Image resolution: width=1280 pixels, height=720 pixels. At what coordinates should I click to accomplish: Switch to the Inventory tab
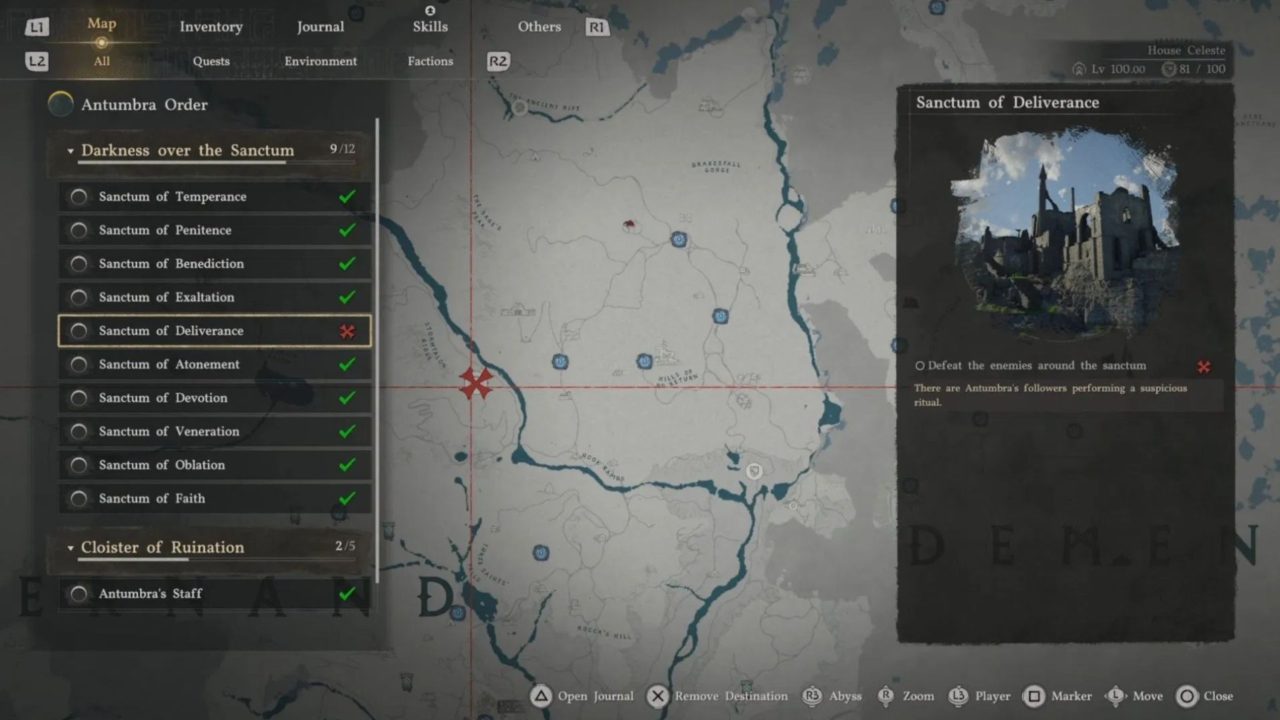click(x=210, y=27)
